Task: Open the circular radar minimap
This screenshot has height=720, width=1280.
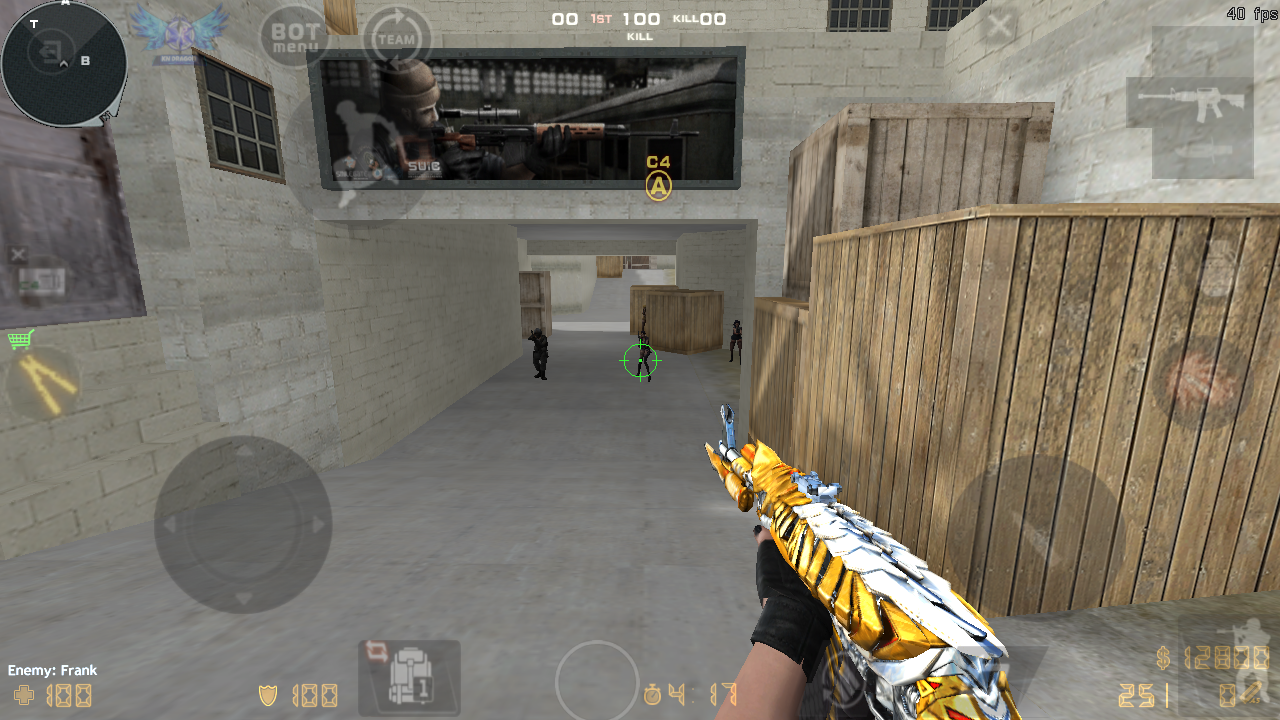Action: (x=63, y=62)
